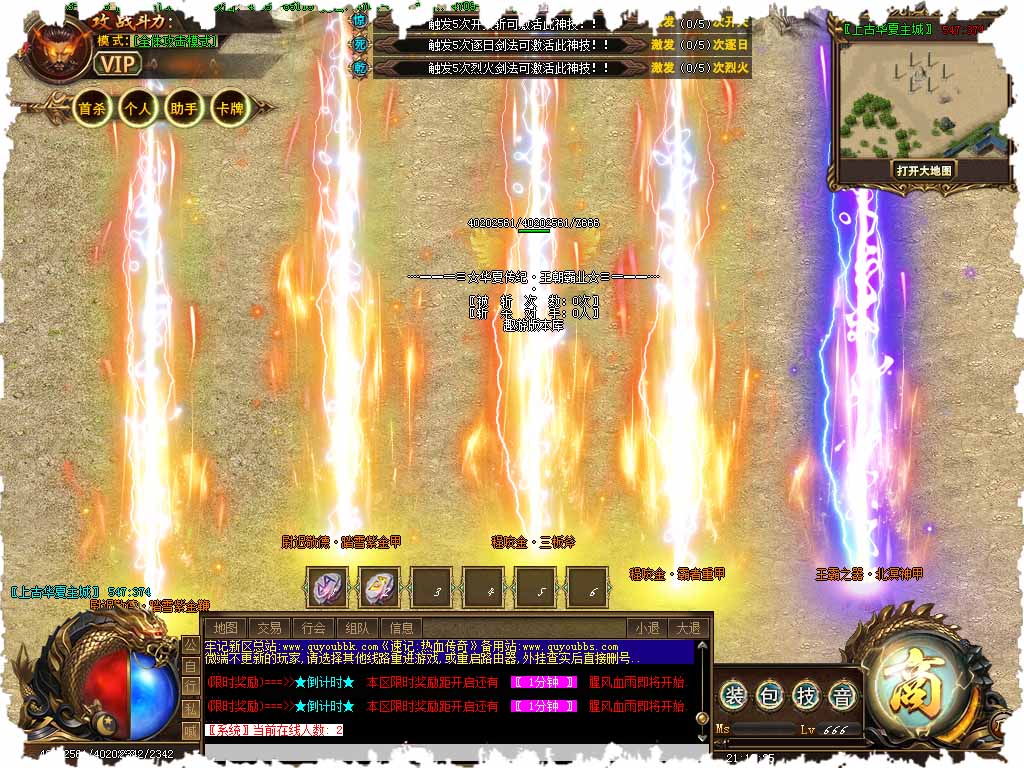Open the VIP panel

[x=118, y=63]
